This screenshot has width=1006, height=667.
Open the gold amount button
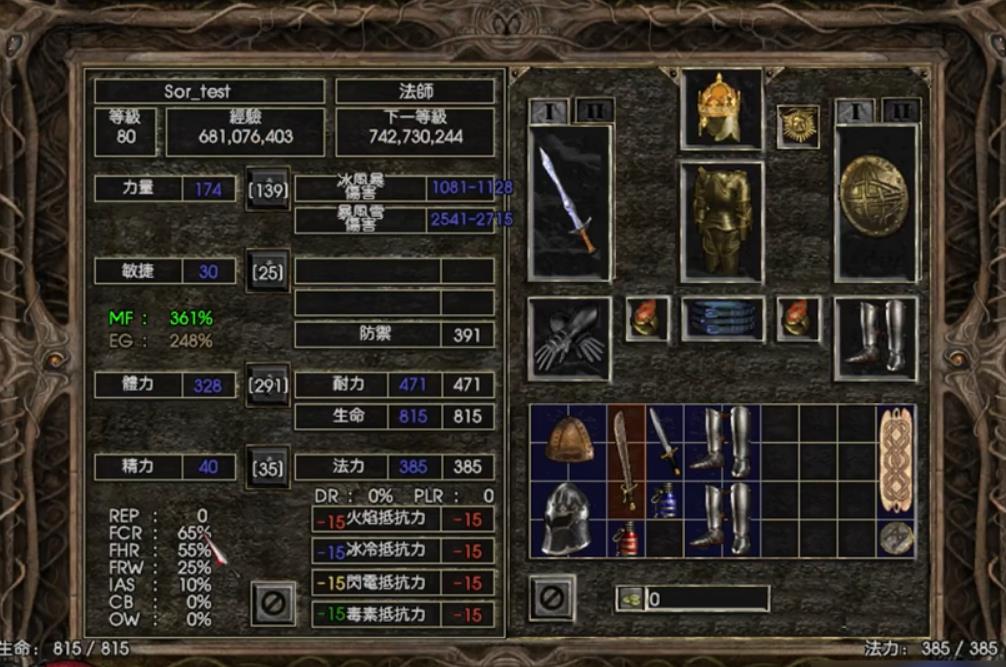pyautogui.click(x=629, y=599)
